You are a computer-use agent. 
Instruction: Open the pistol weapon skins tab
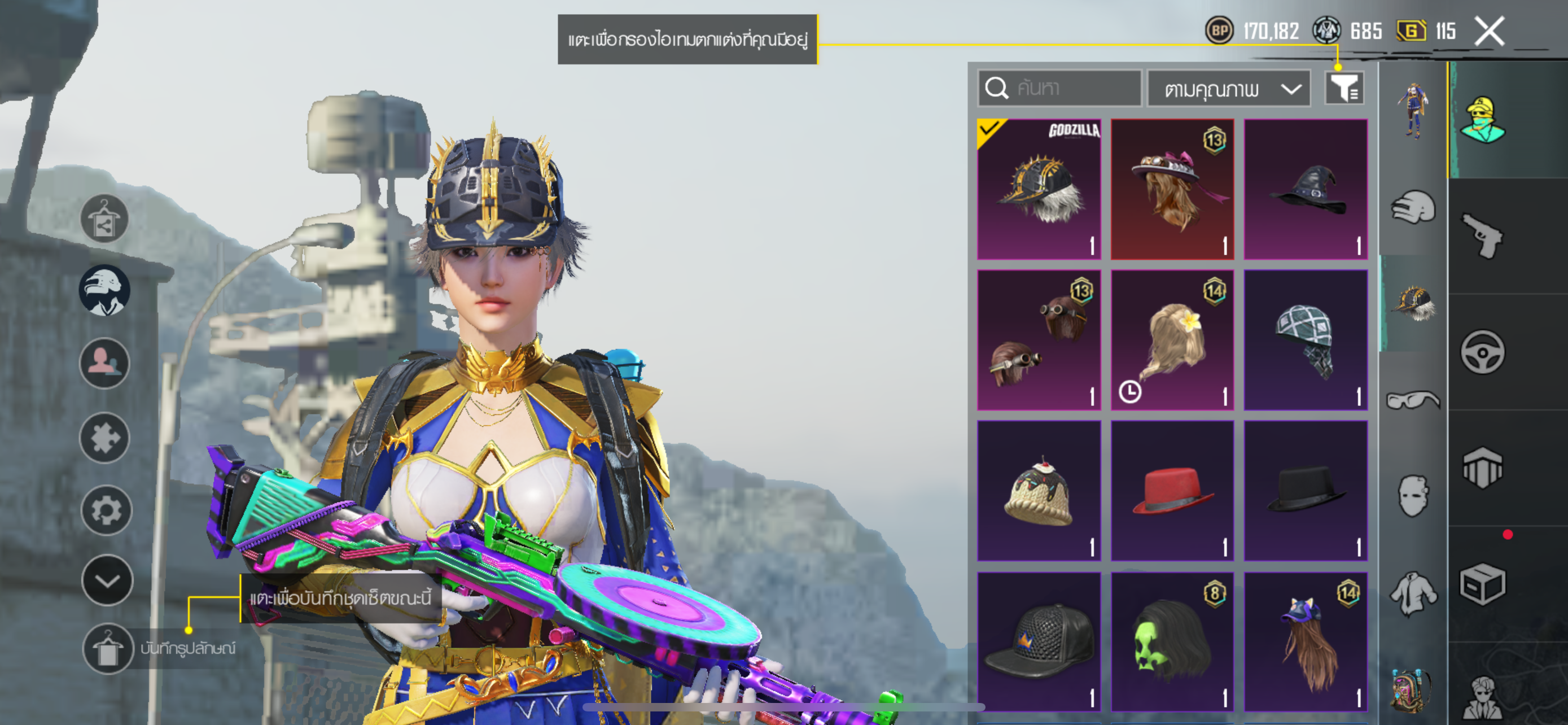pos(1483,235)
